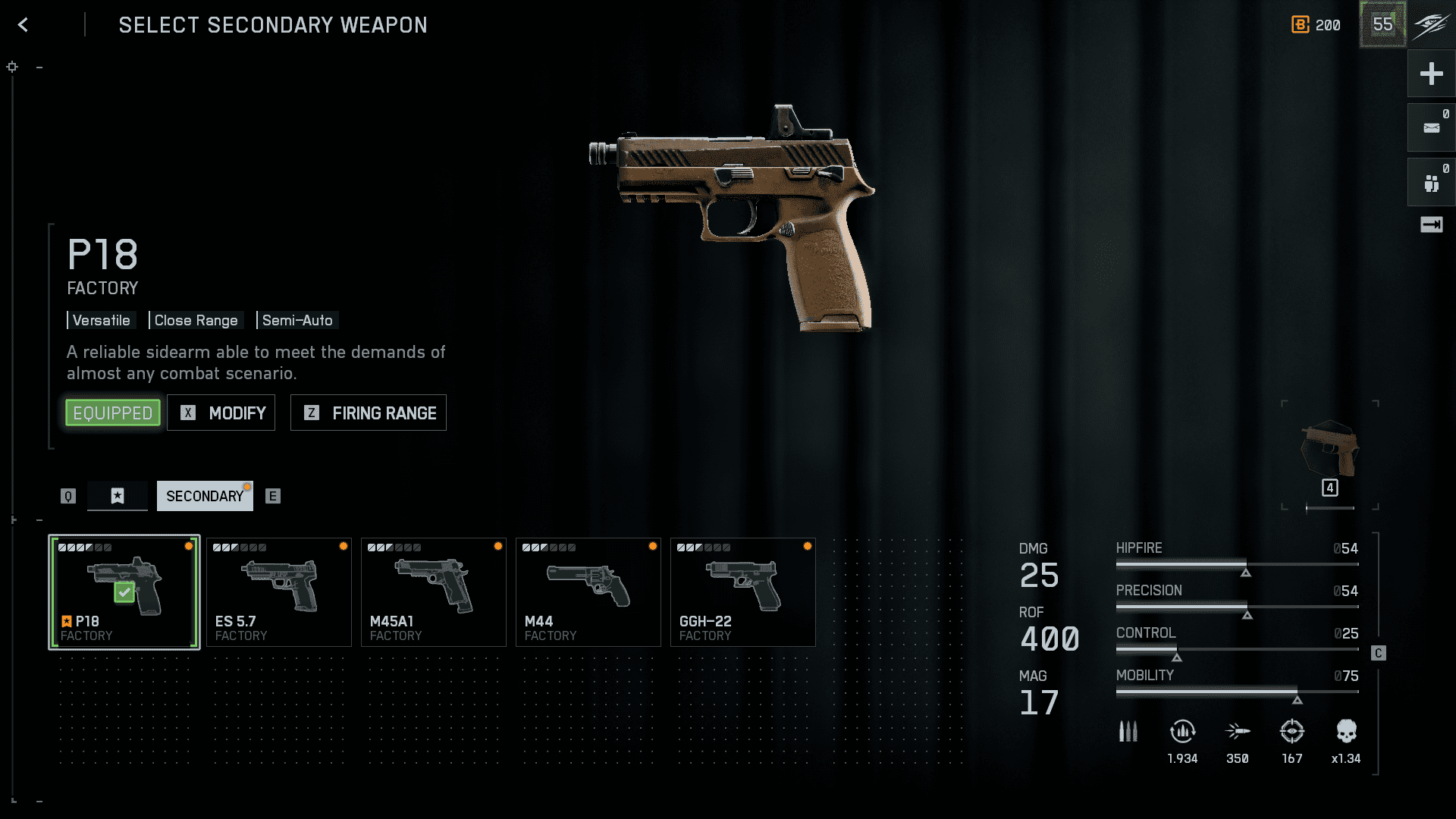The height and width of the screenshot is (819, 1456).
Task: Click the level 55 player badge
Action: (1382, 24)
